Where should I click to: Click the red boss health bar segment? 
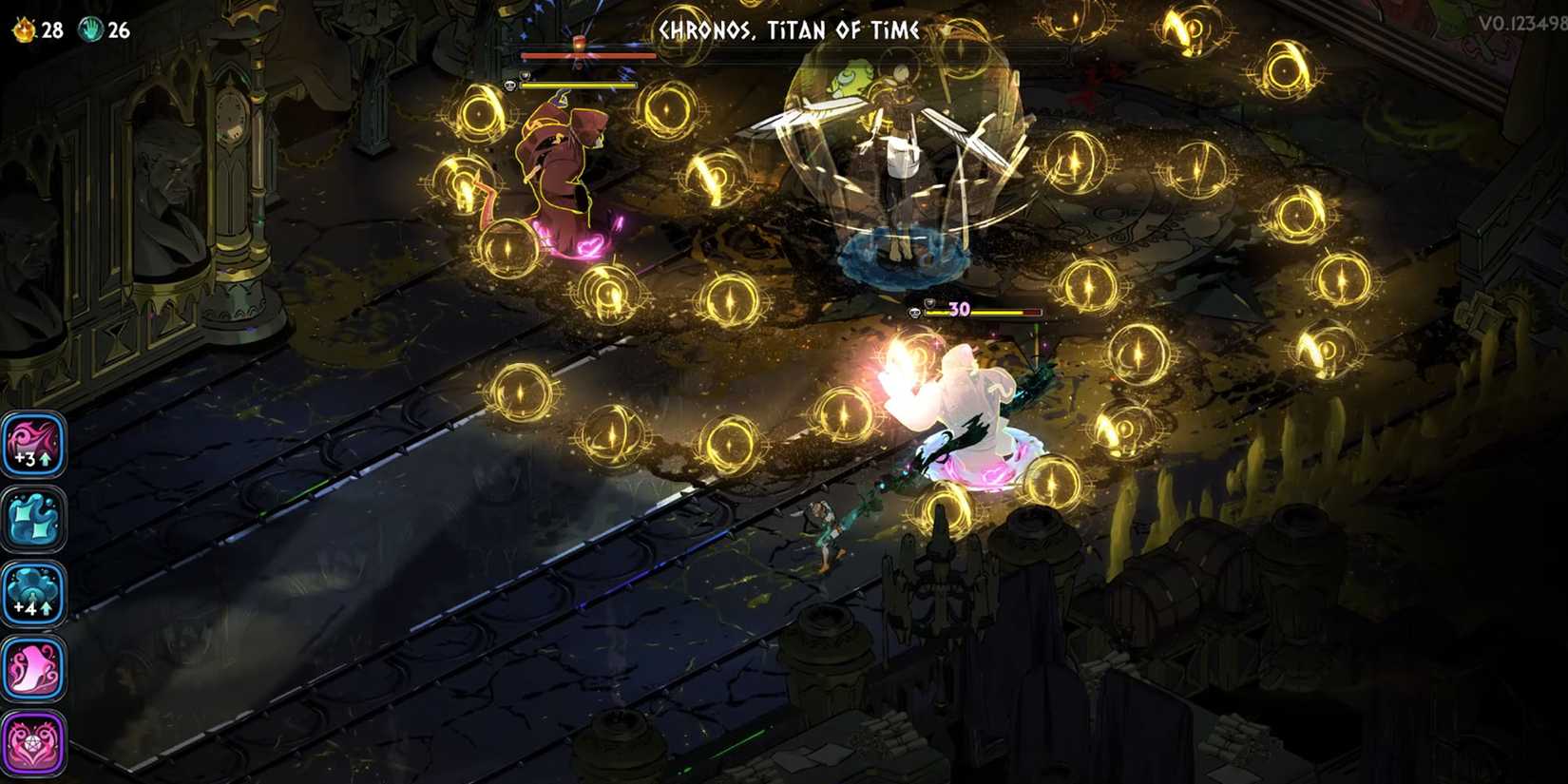point(589,56)
